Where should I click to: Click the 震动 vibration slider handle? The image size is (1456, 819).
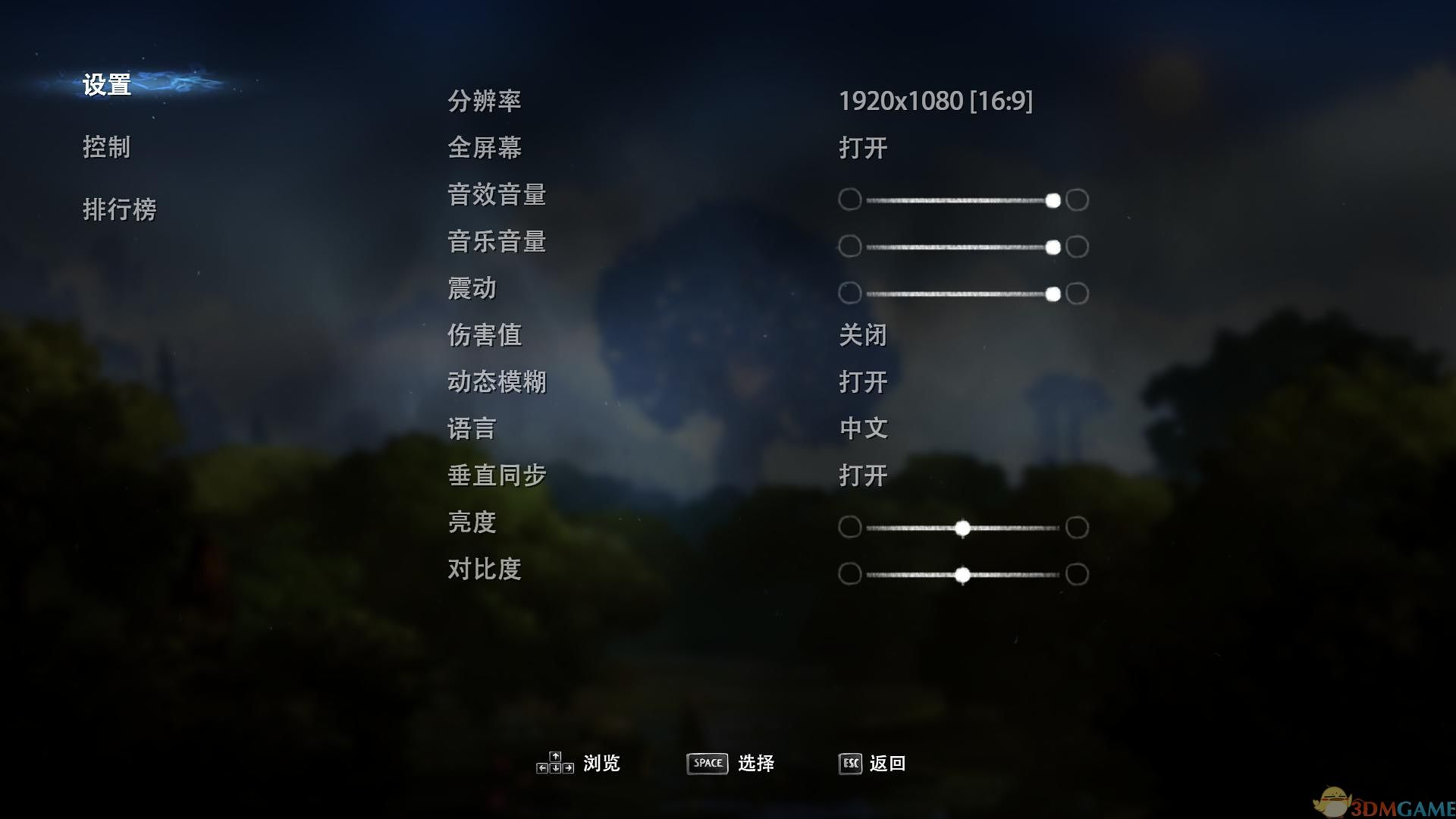[x=1053, y=293]
